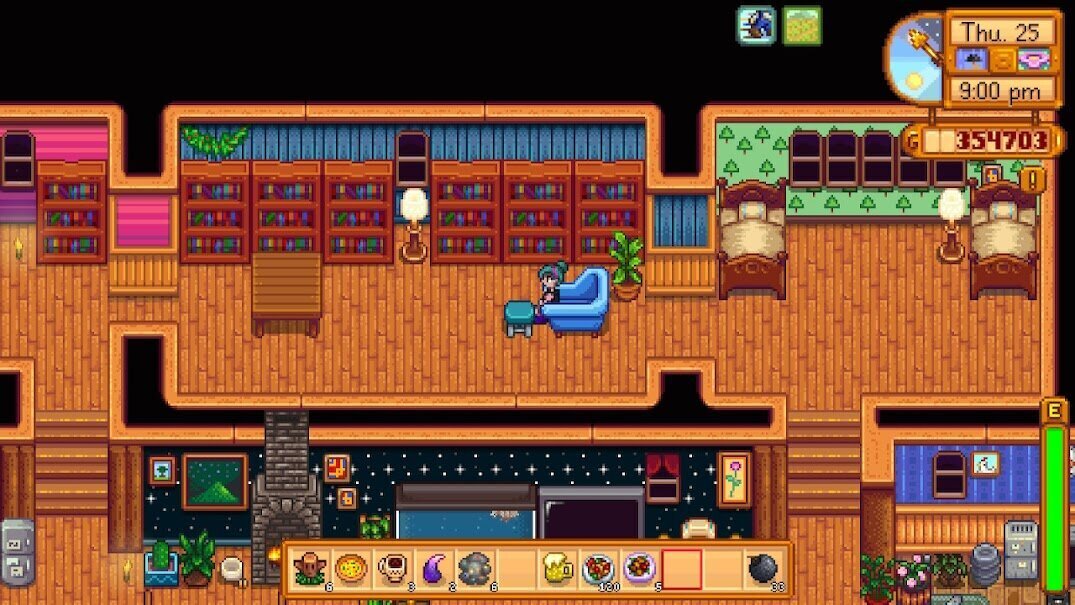Select the orange pizza dish slot

(x=351, y=569)
